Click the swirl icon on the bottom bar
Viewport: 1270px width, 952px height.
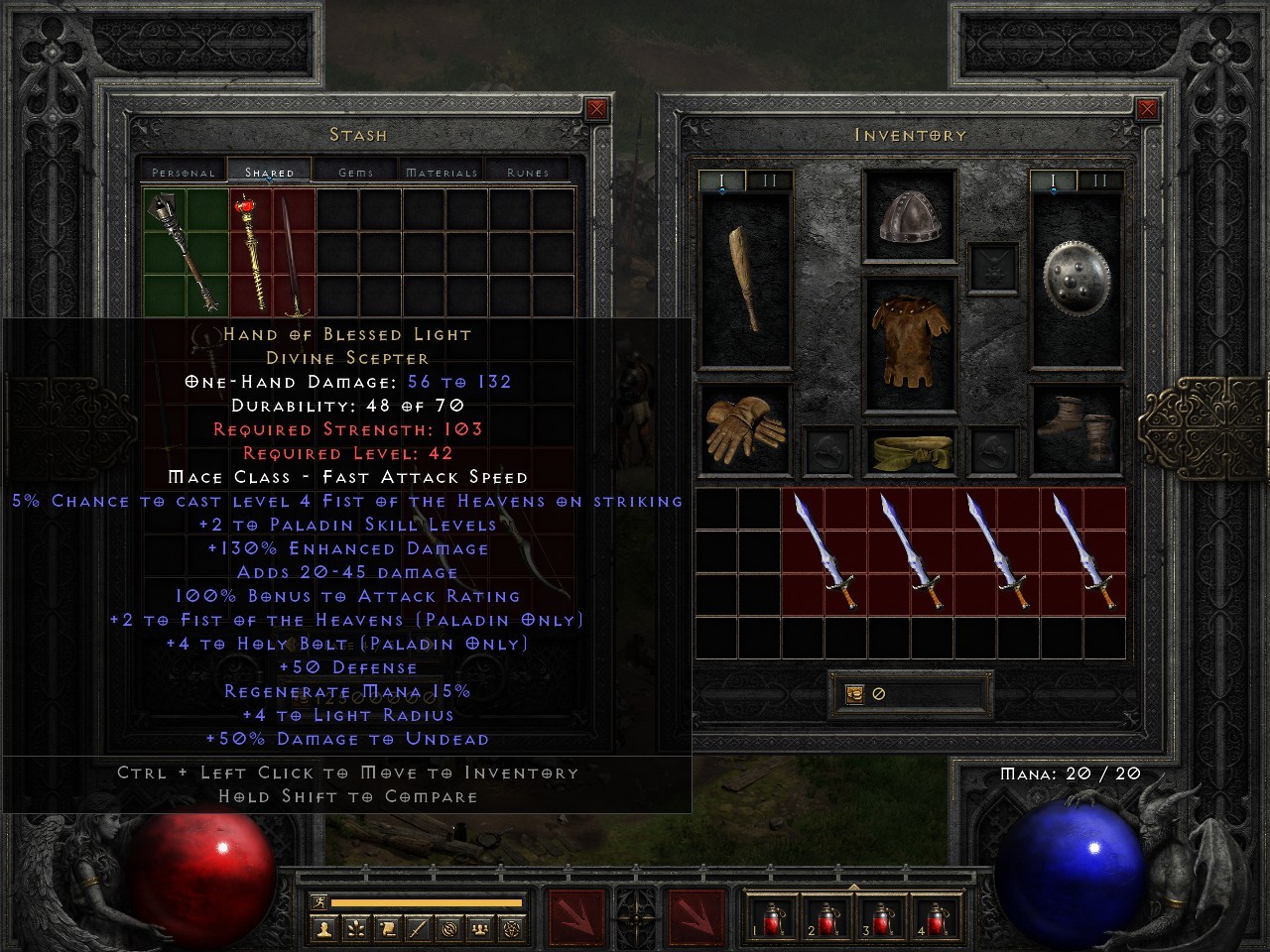tap(449, 928)
